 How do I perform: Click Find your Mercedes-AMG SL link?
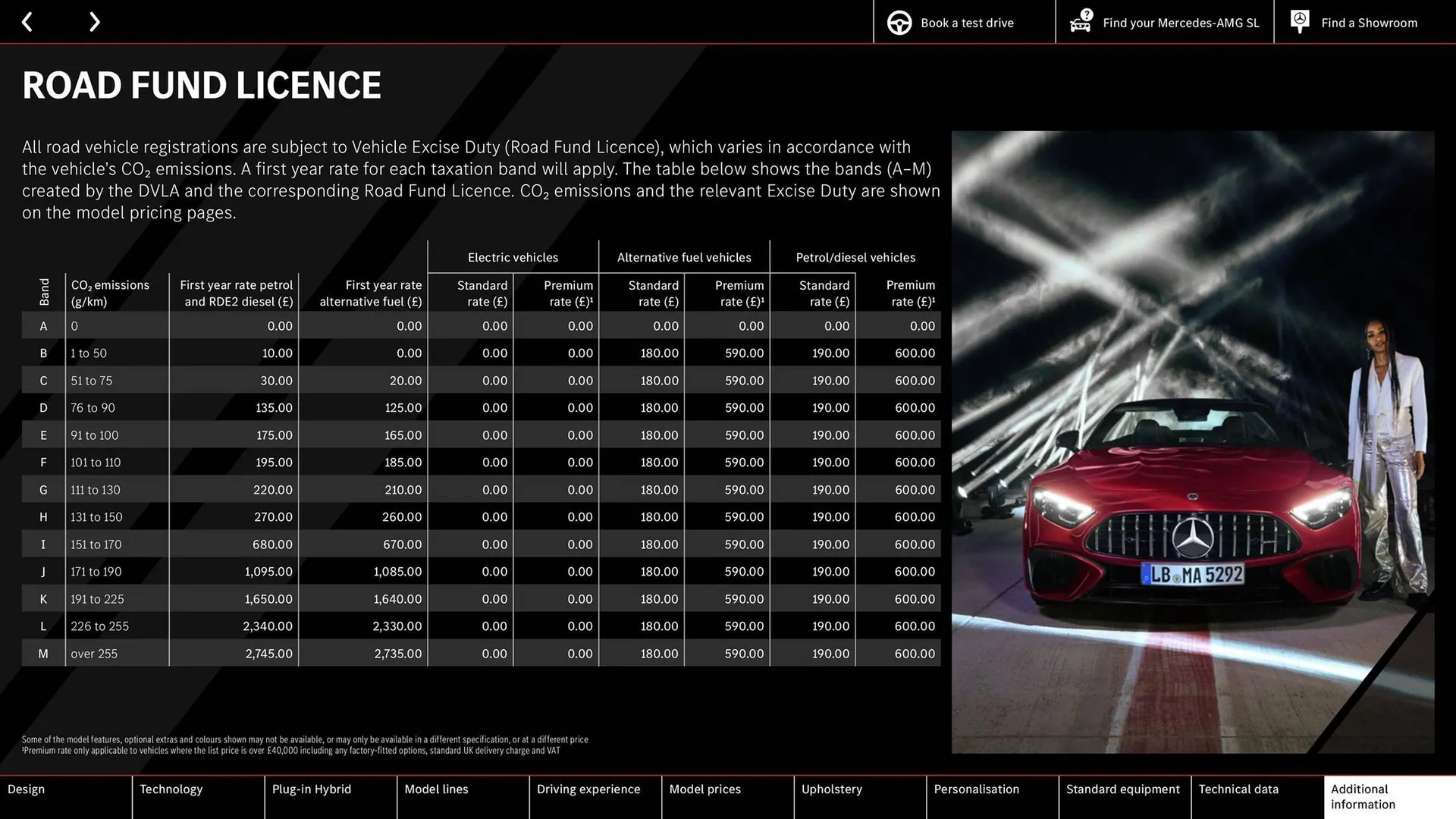click(1179, 22)
